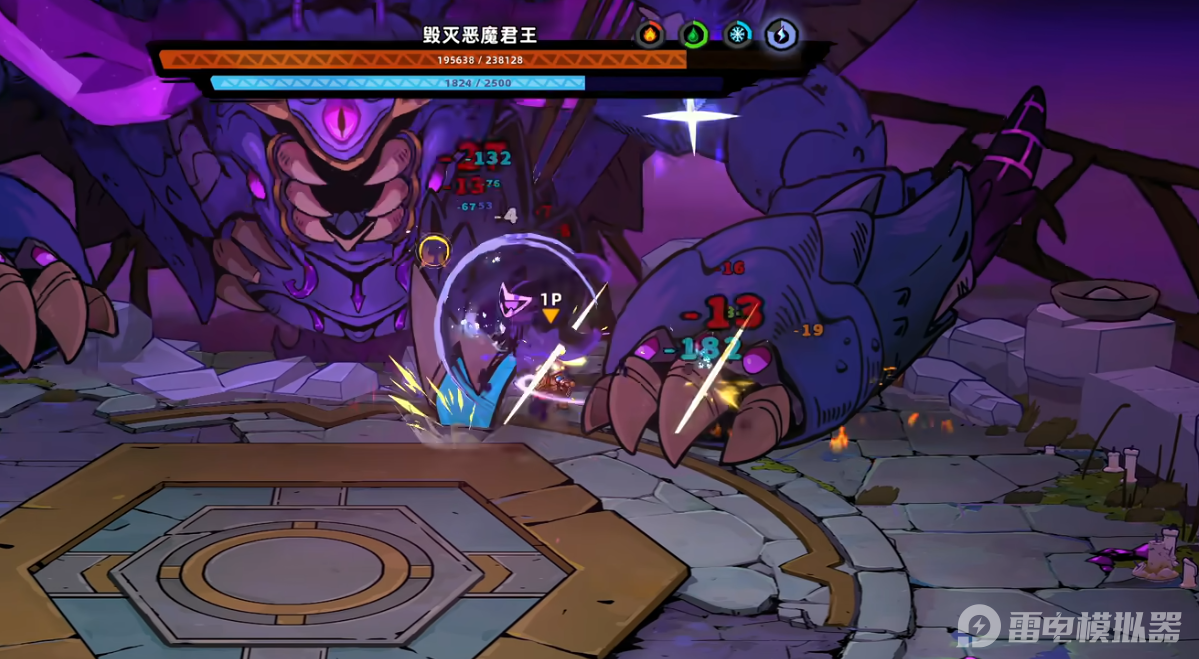
Task: Click the ice snowflake element icon
Action: coord(738,35)
